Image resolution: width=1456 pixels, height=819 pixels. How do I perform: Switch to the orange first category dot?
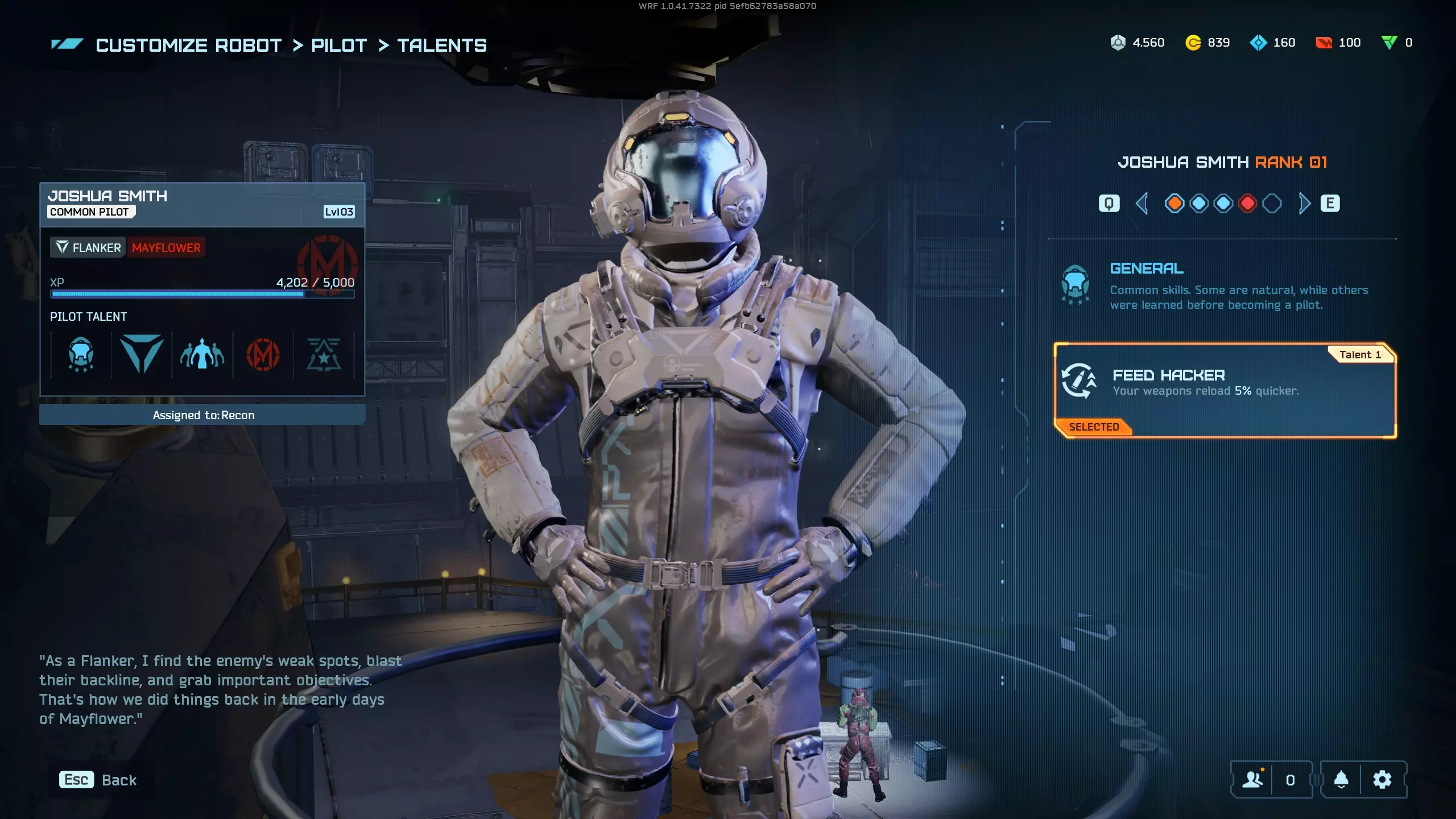[x=1174, y=204]
